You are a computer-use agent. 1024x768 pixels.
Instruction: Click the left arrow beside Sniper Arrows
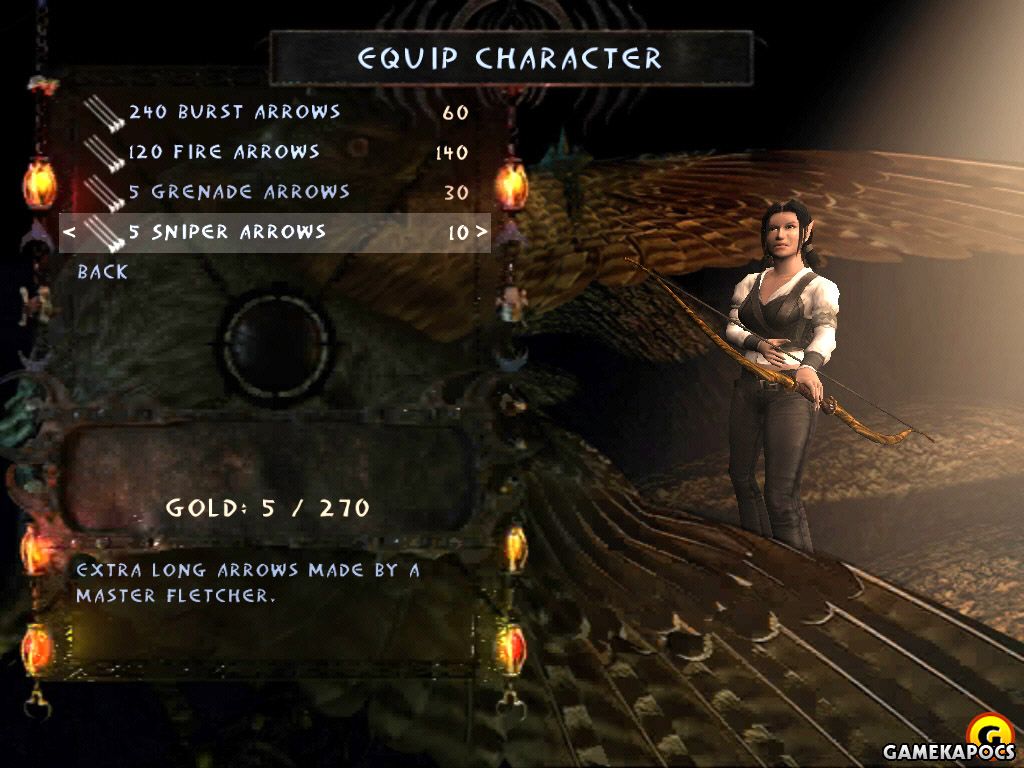69,233
